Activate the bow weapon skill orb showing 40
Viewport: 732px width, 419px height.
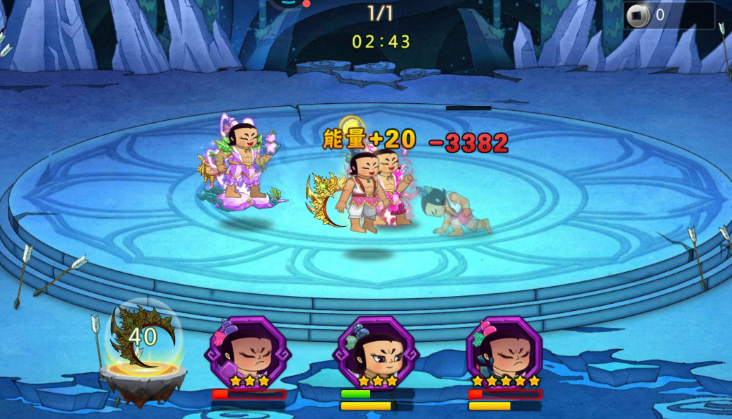pyautogui.click(x=143, y=339)
